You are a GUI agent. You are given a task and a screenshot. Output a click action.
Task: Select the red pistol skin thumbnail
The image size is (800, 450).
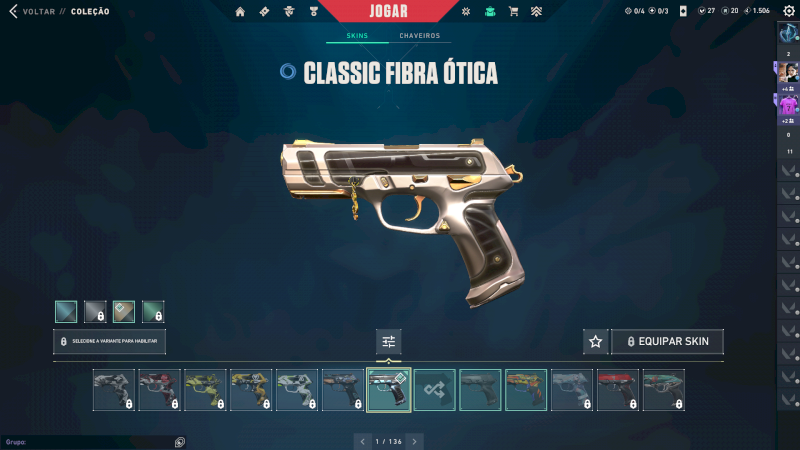click(618, 390)
